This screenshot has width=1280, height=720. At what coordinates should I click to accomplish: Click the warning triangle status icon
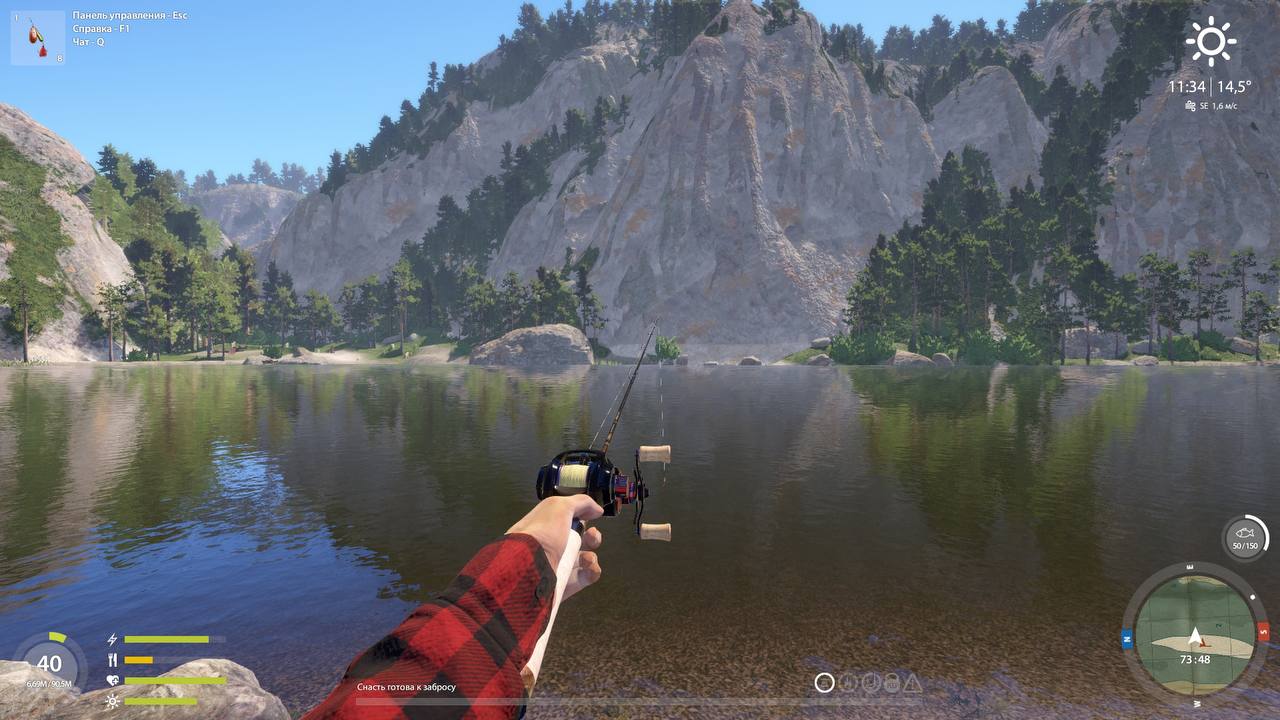[912, 683]
